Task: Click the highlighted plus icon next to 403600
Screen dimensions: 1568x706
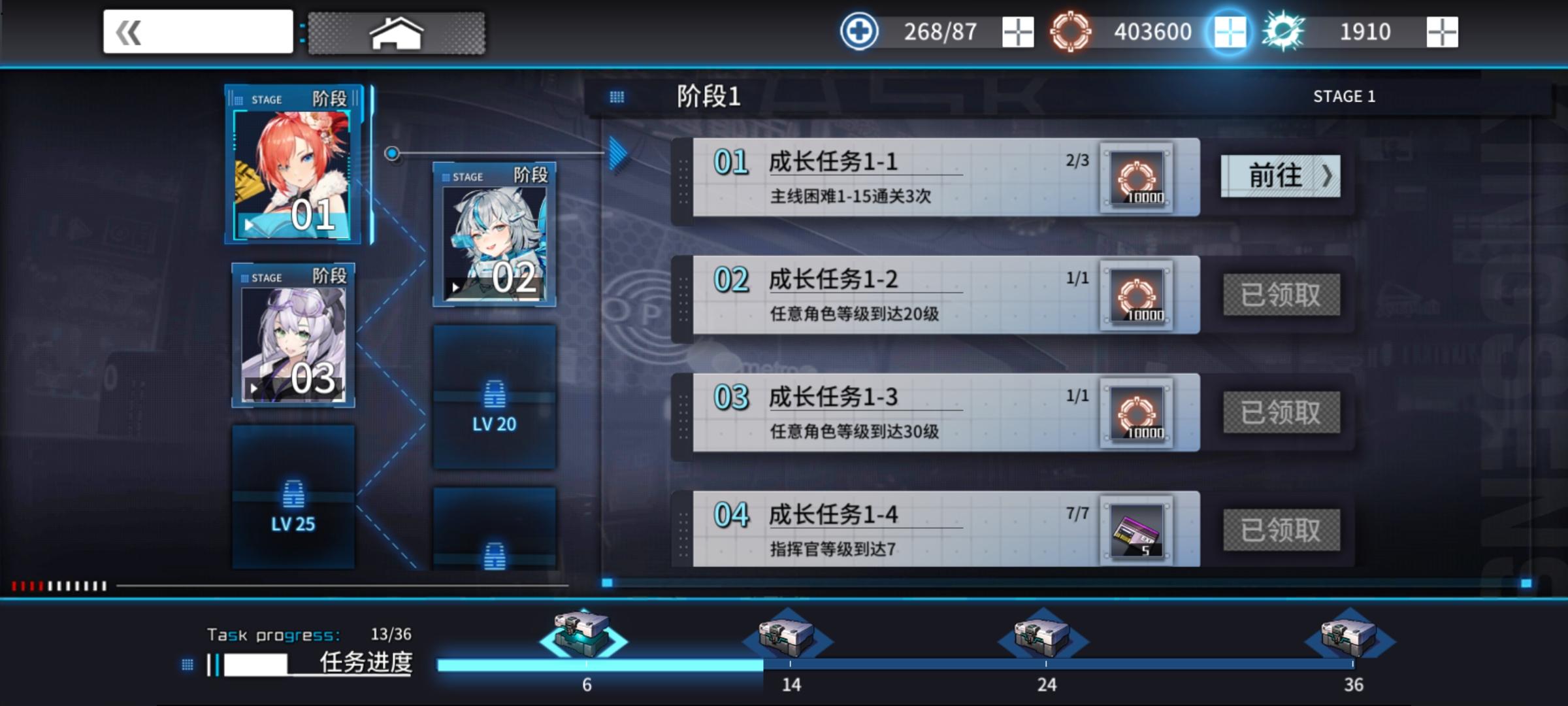Action: coord(1231,31)
